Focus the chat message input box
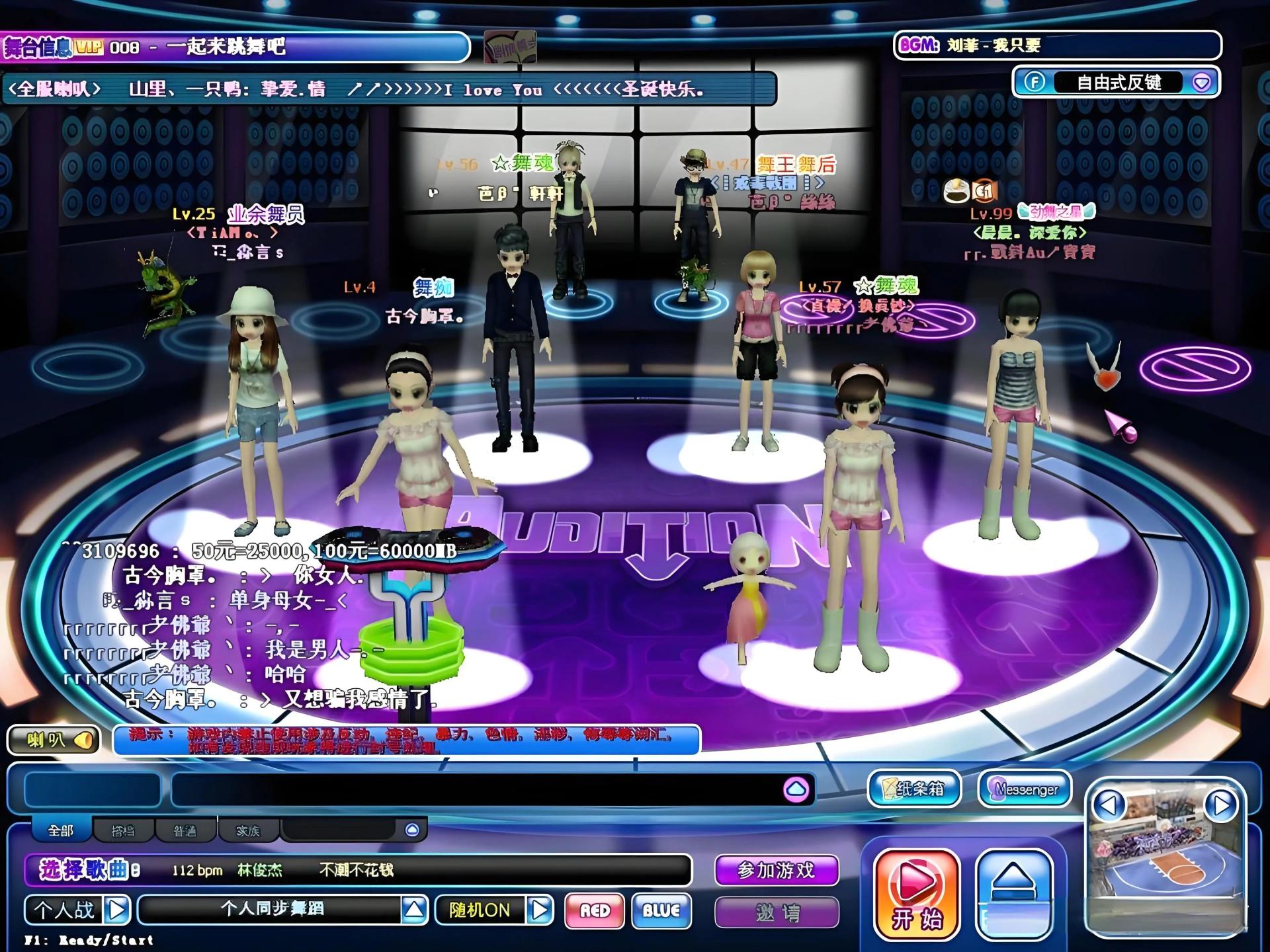The image size is (1270, 952). click(x=476, y=789)
